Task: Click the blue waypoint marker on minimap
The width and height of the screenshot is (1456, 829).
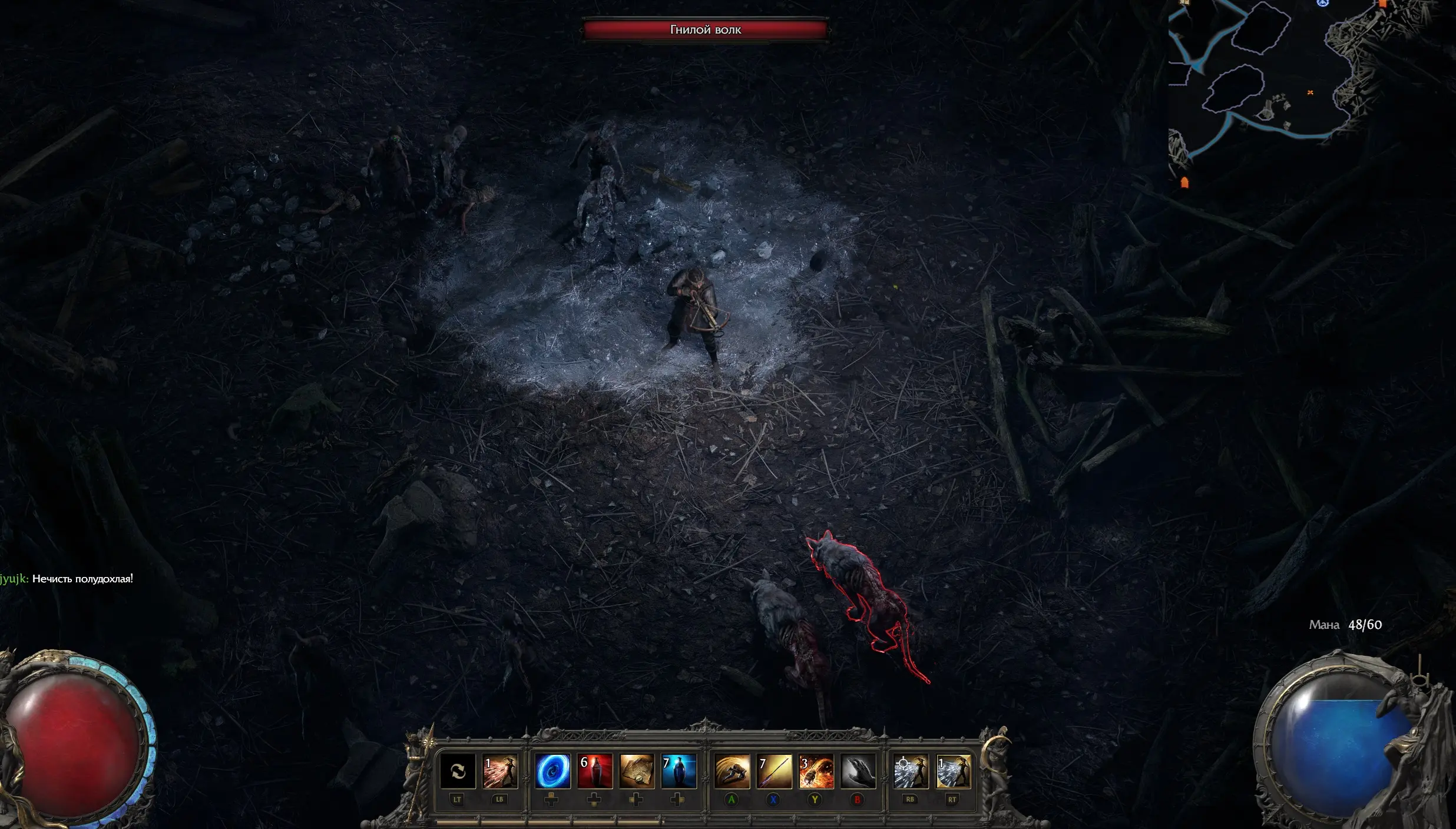Action: click(x=1322, y=3)
